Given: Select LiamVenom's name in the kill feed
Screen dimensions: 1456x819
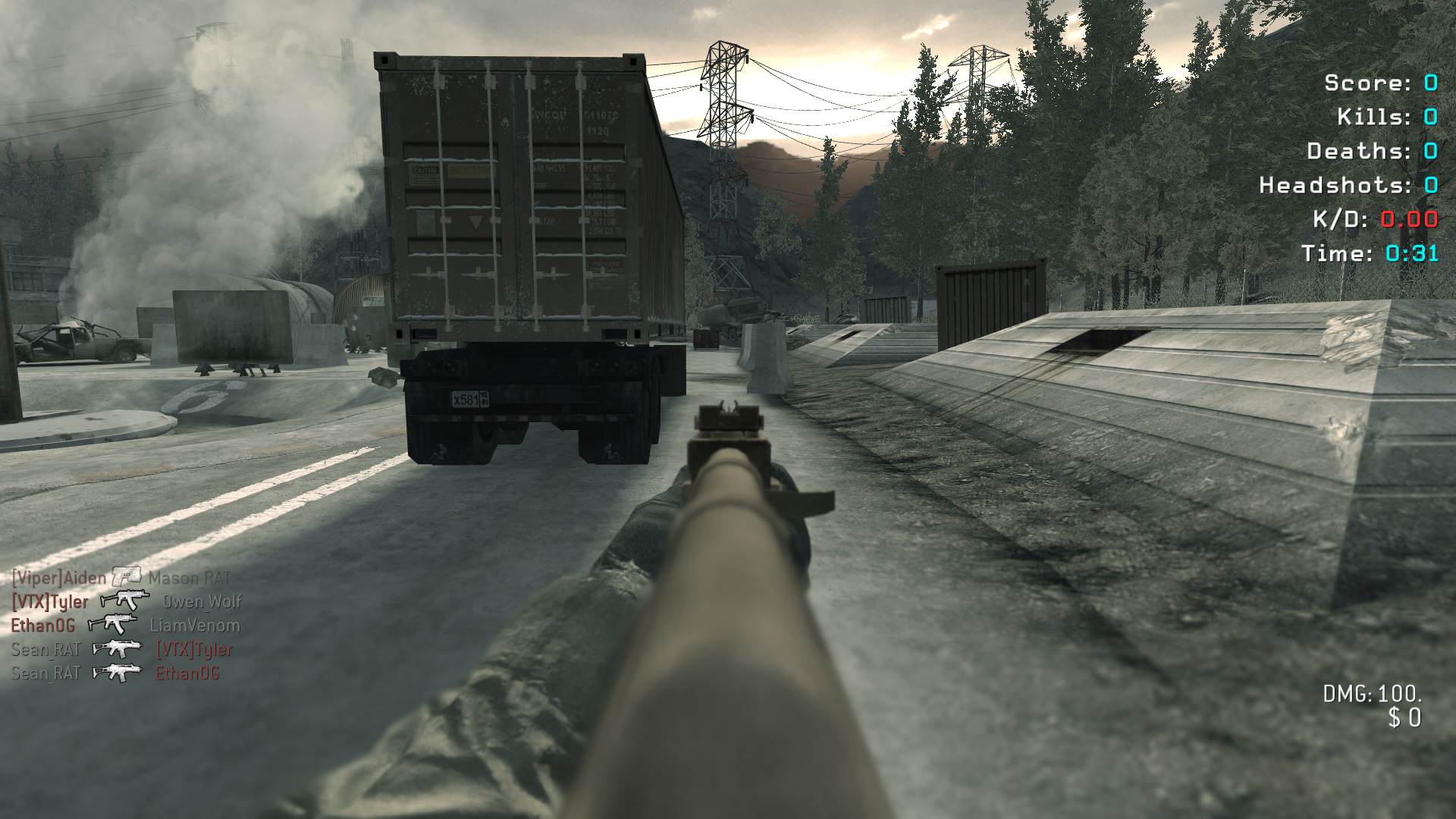Looking at the screenshot, I should pyautogui.click(x=195, y=626).
